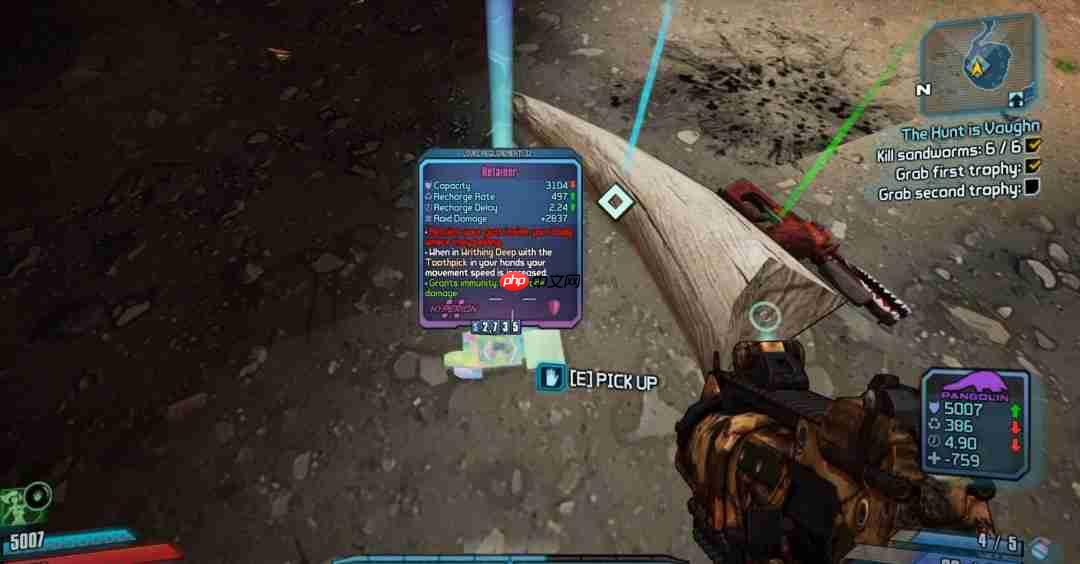The height and width of the screenshot is (564, 1080).
Task: Select The Hunt is Vaughn quest tracker
Action: pyautogui.click(x=969, y=131)
